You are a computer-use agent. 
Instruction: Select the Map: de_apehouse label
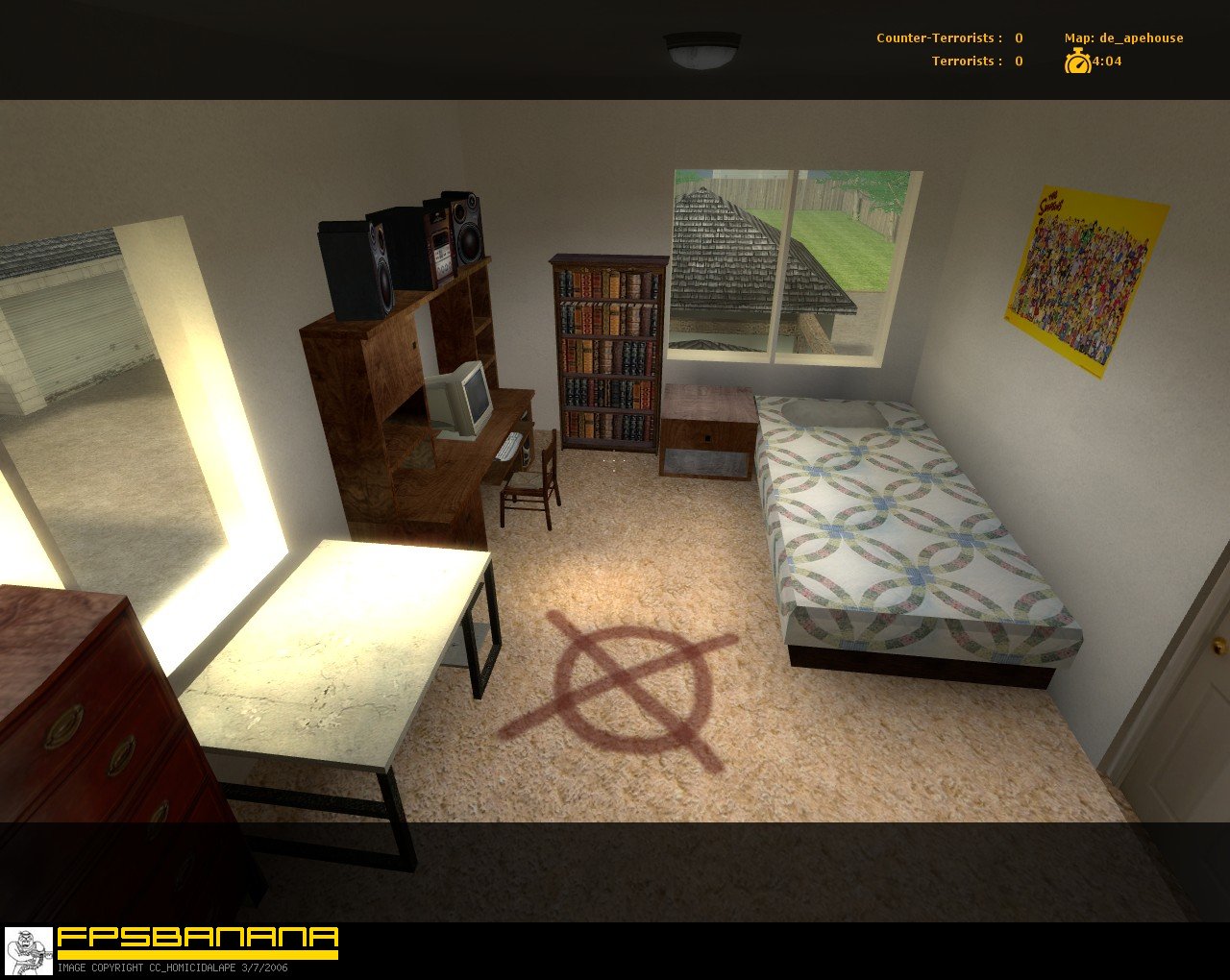tap(1122, 37)
